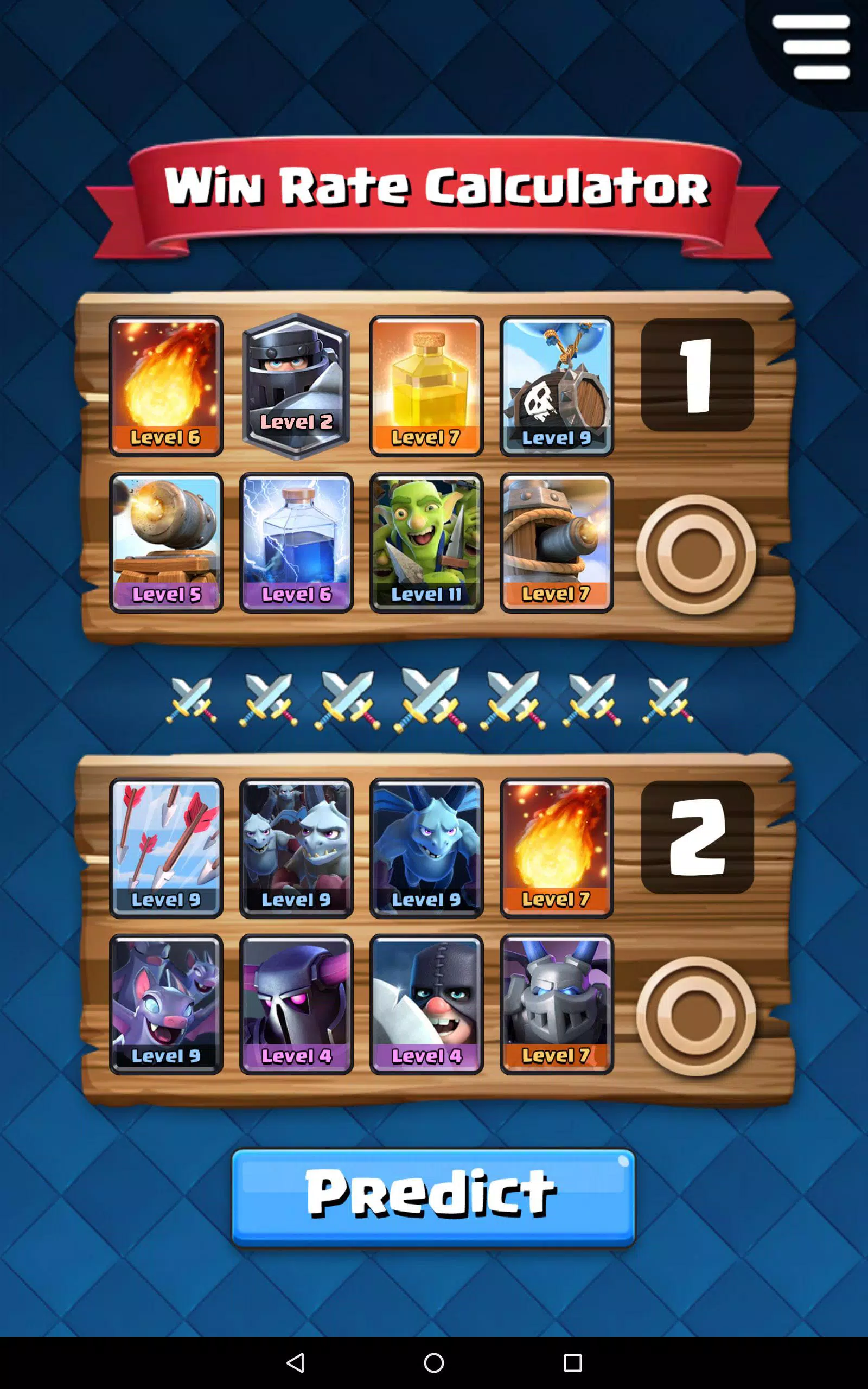The image size is (868, 1389).
Task: Select the Level 5 Cannon card
Action: click(166, 543)
